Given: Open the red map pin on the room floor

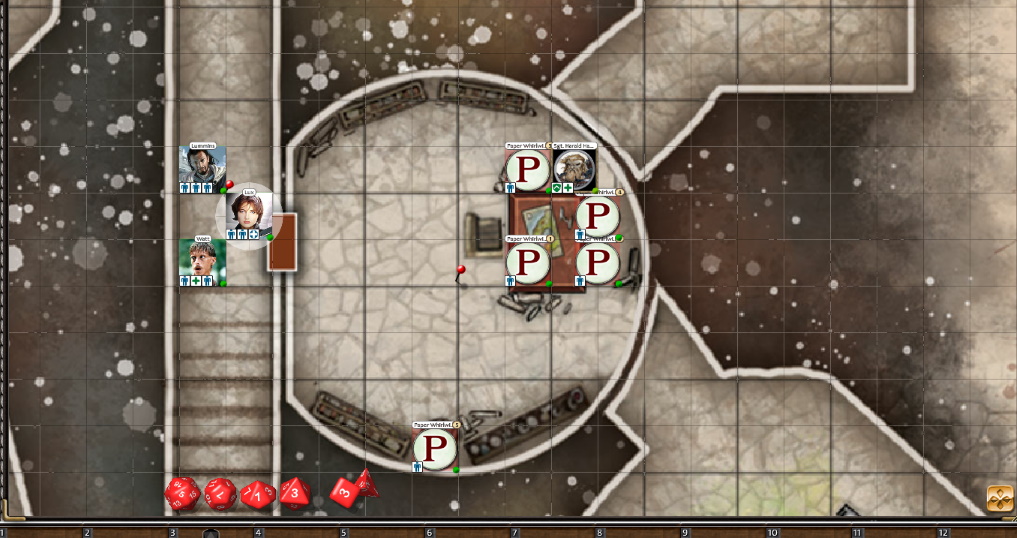Looking at the screenshot, I should tap(460, 271).
